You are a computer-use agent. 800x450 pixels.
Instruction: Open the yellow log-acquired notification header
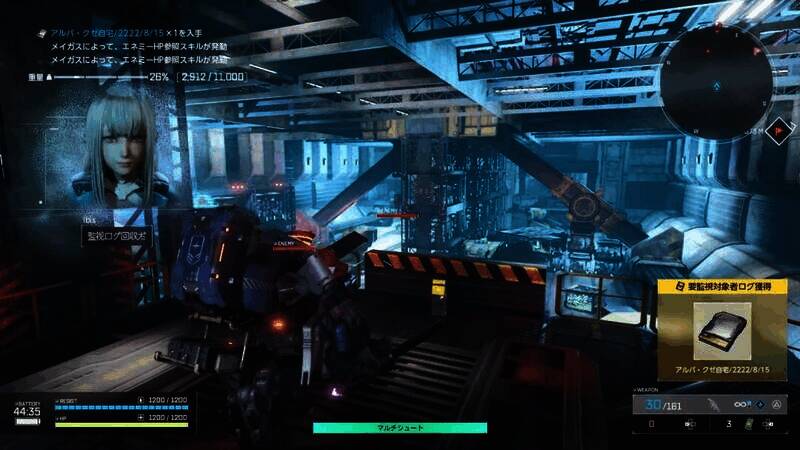(723, 286)
